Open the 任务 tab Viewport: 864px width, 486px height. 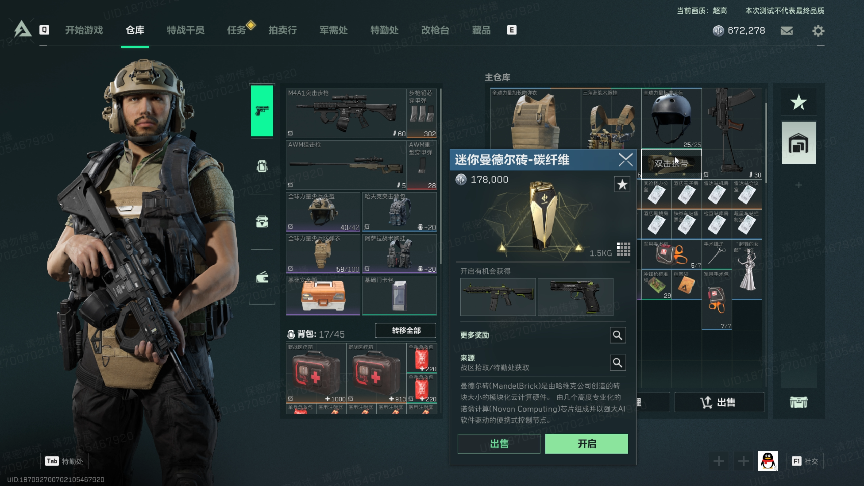coord(237,30)
